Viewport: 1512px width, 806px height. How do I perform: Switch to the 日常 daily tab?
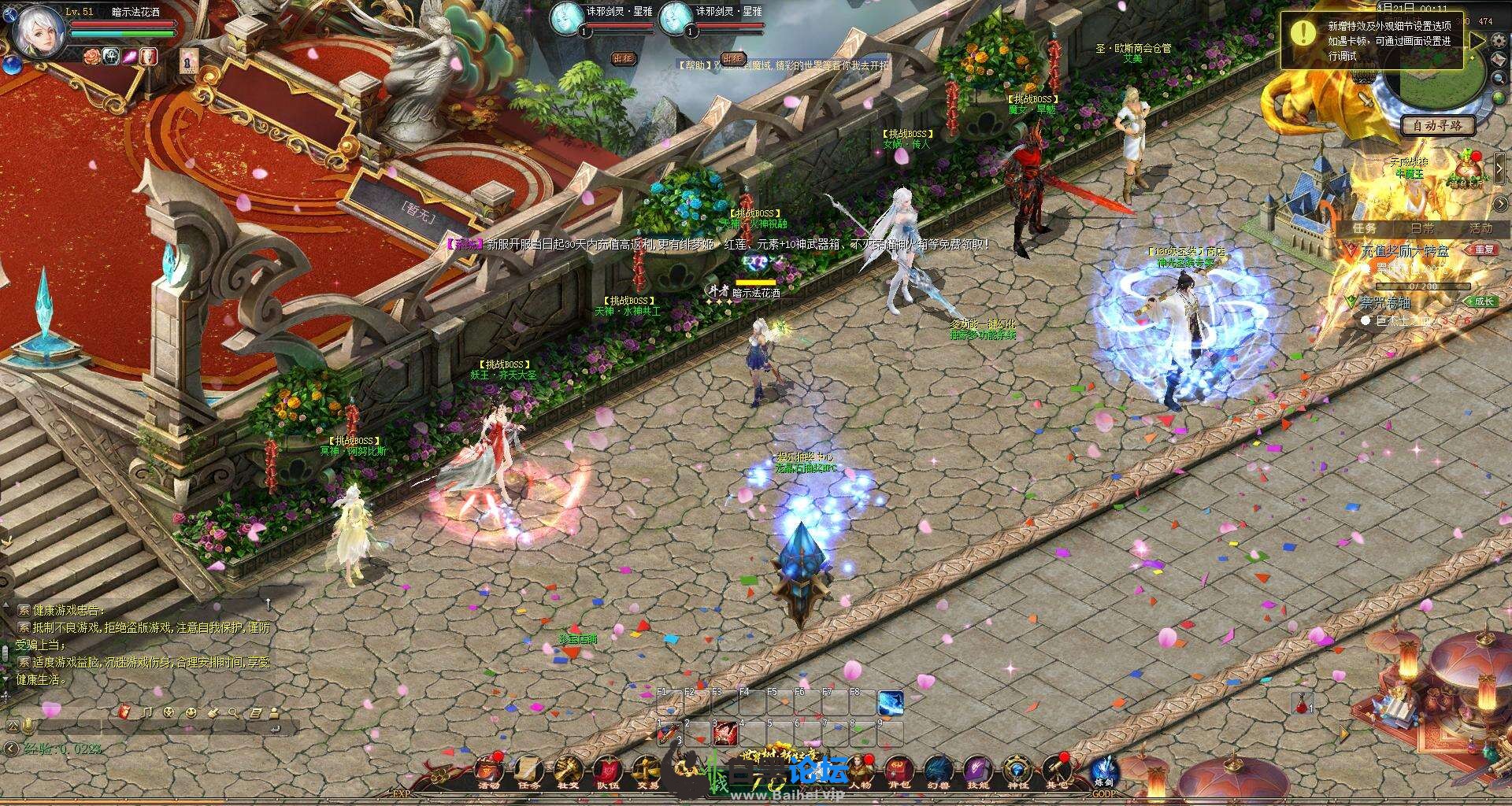pos(1422,228)
